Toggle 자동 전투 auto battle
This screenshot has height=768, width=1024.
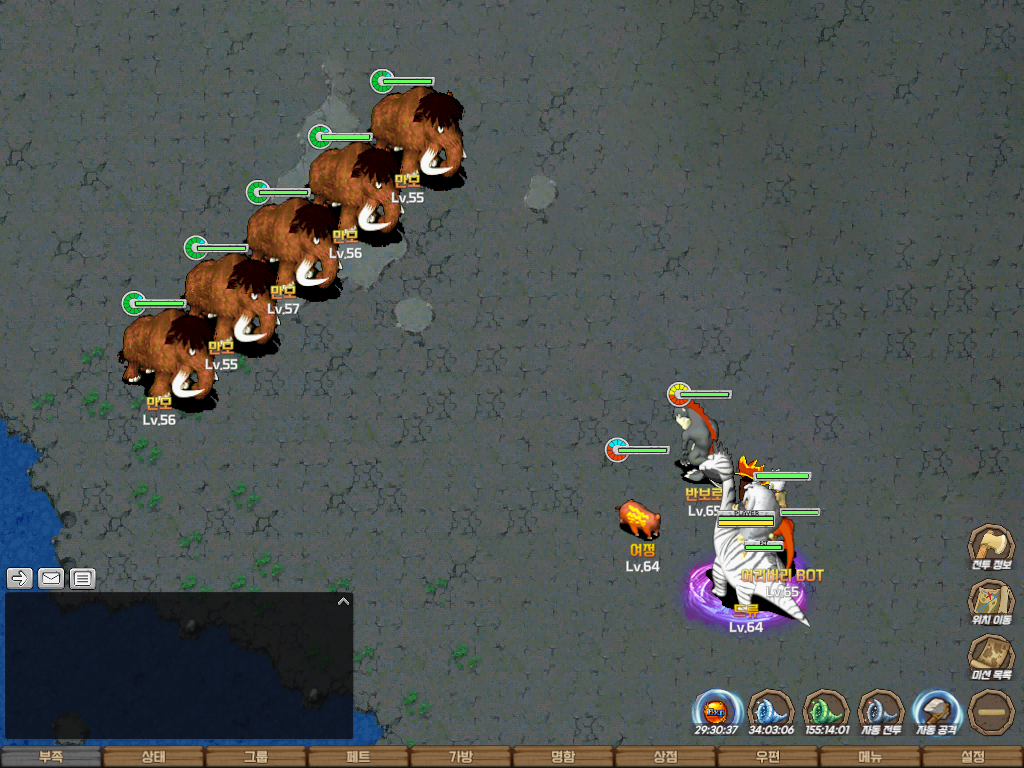[x=881, y=711]
